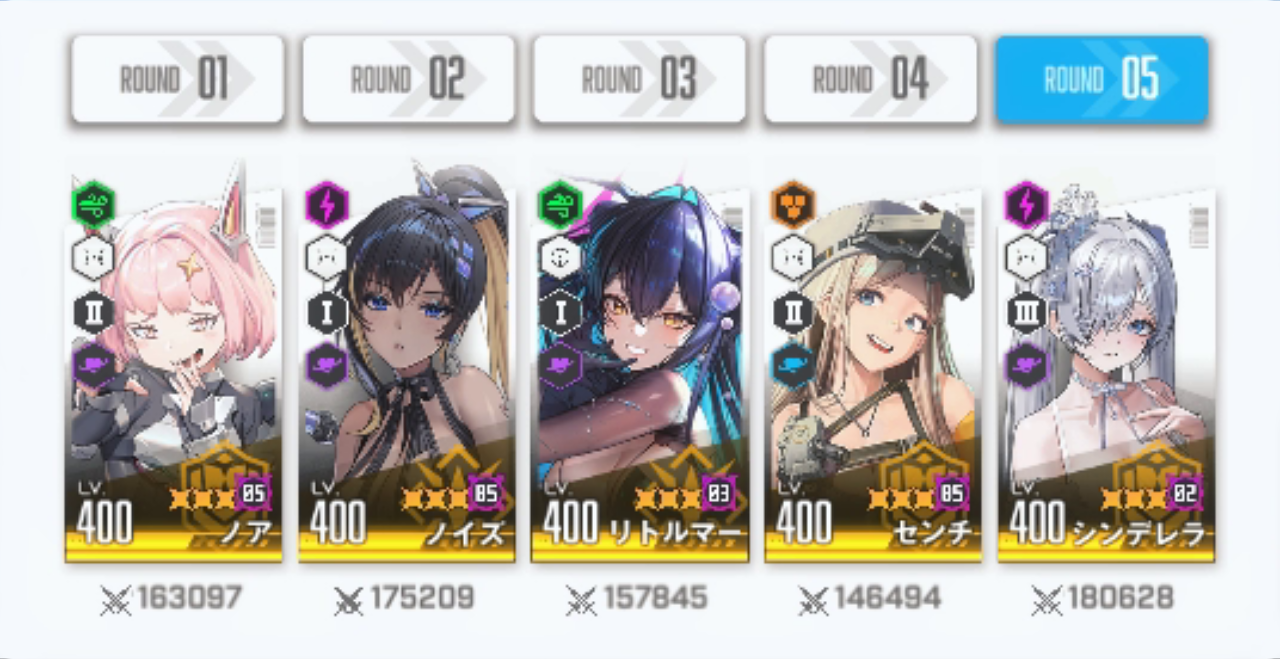Select the ROUND 03 tab

[639, 80]
